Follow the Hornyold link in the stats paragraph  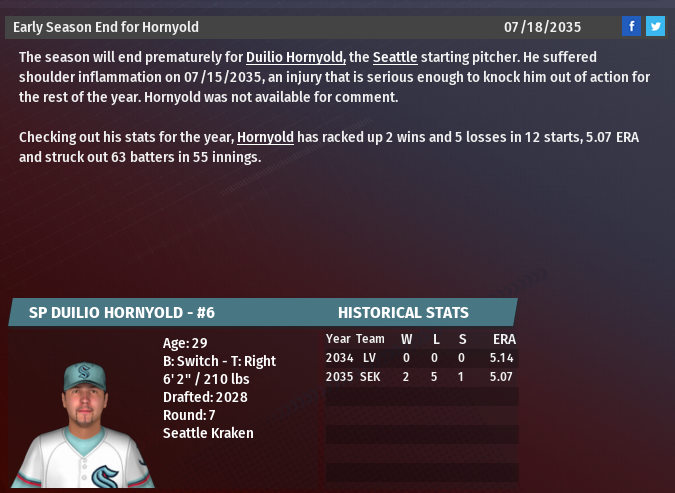(265, 137)
